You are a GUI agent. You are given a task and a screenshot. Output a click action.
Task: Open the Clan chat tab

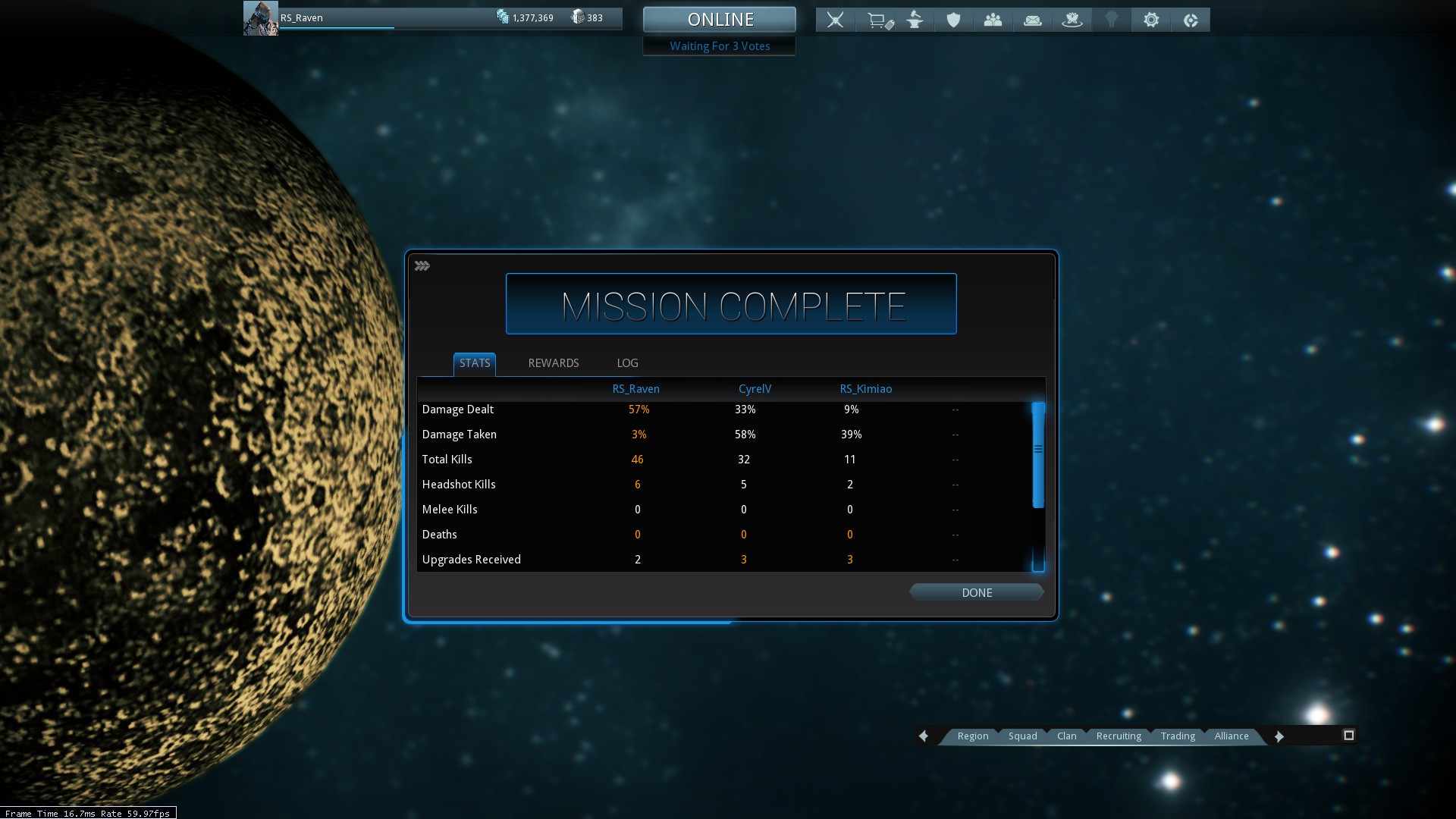pos(1066,736)
